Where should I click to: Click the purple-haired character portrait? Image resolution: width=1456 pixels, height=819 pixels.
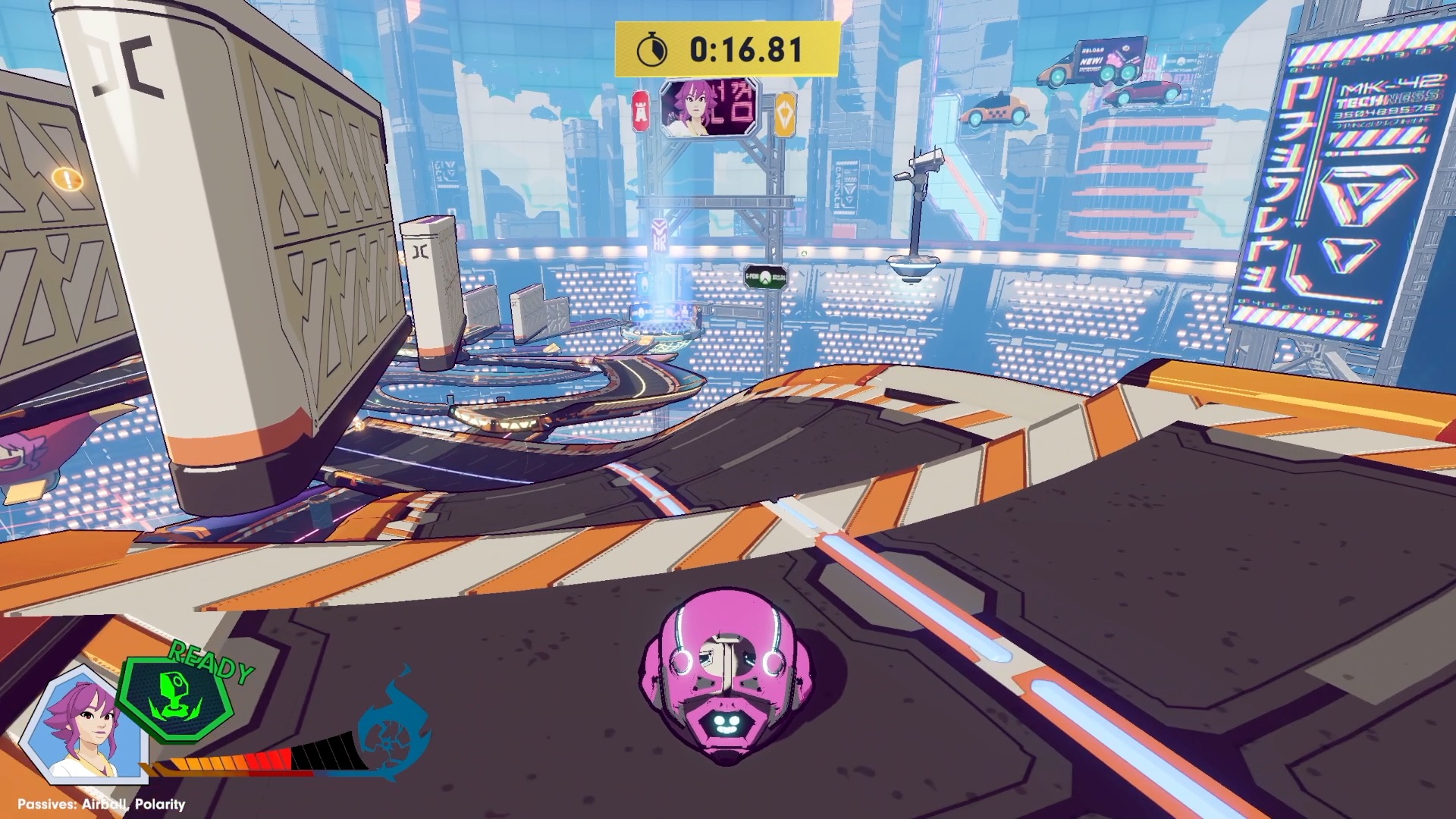pos(83,726)
